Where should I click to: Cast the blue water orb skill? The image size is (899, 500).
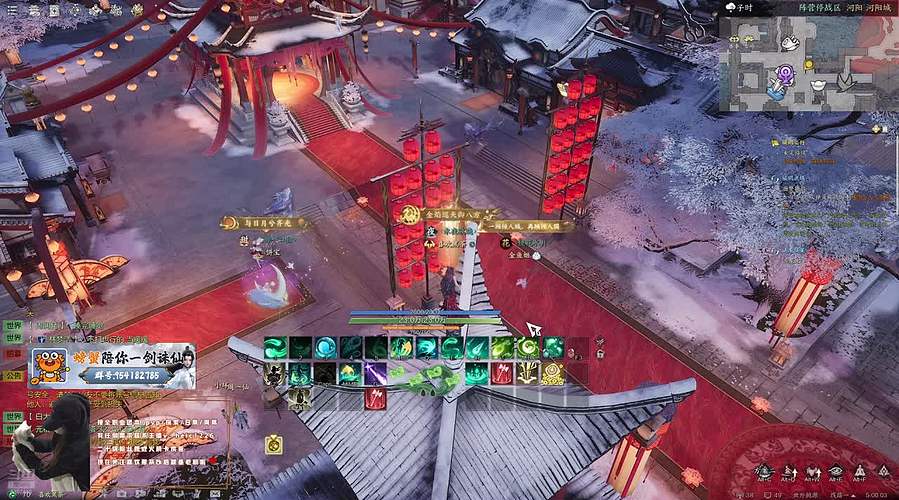tap(326, 348)
